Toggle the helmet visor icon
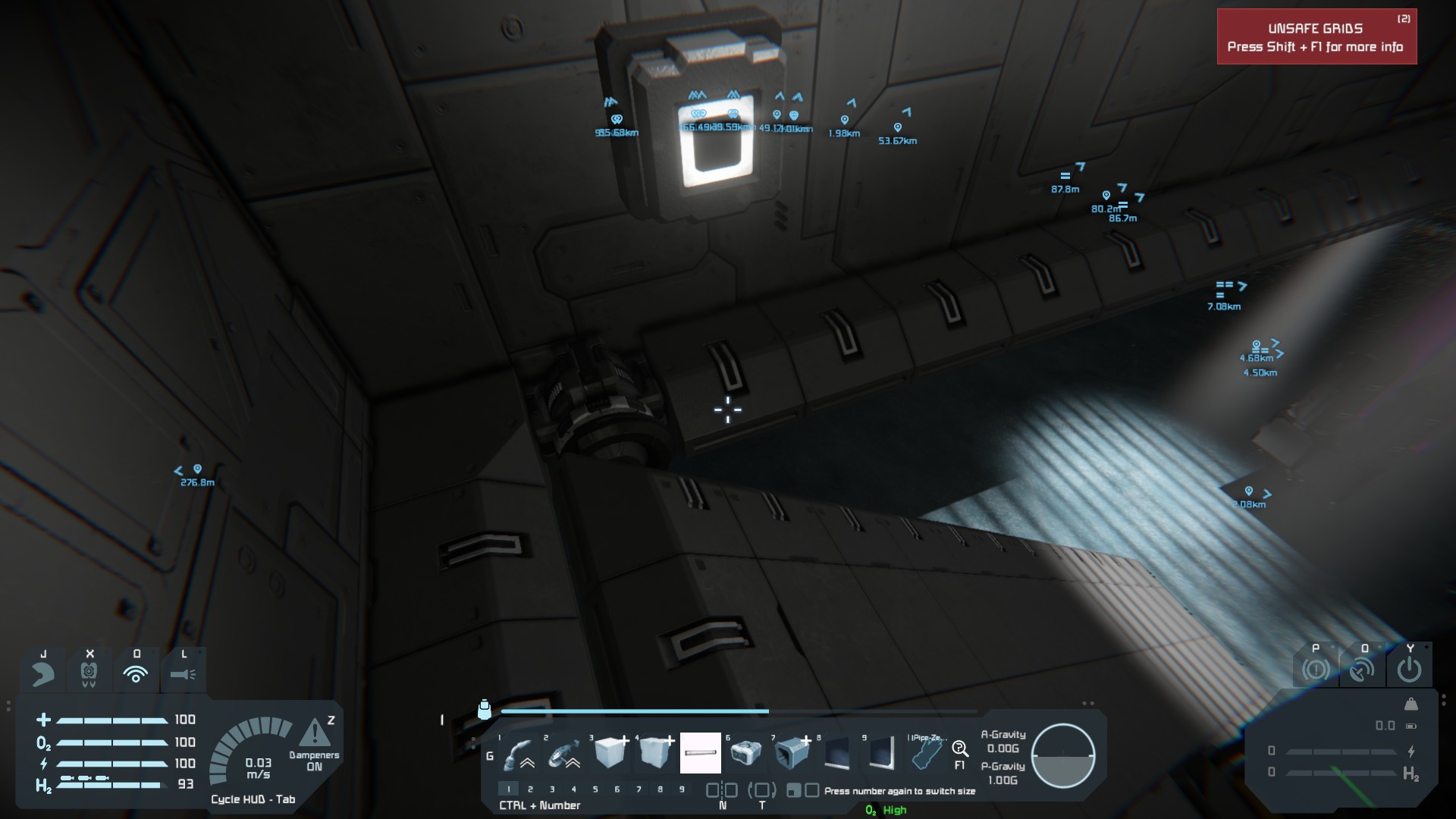Screen dimensions: 1456x819 pyautogui.click(x=89, y=672)
